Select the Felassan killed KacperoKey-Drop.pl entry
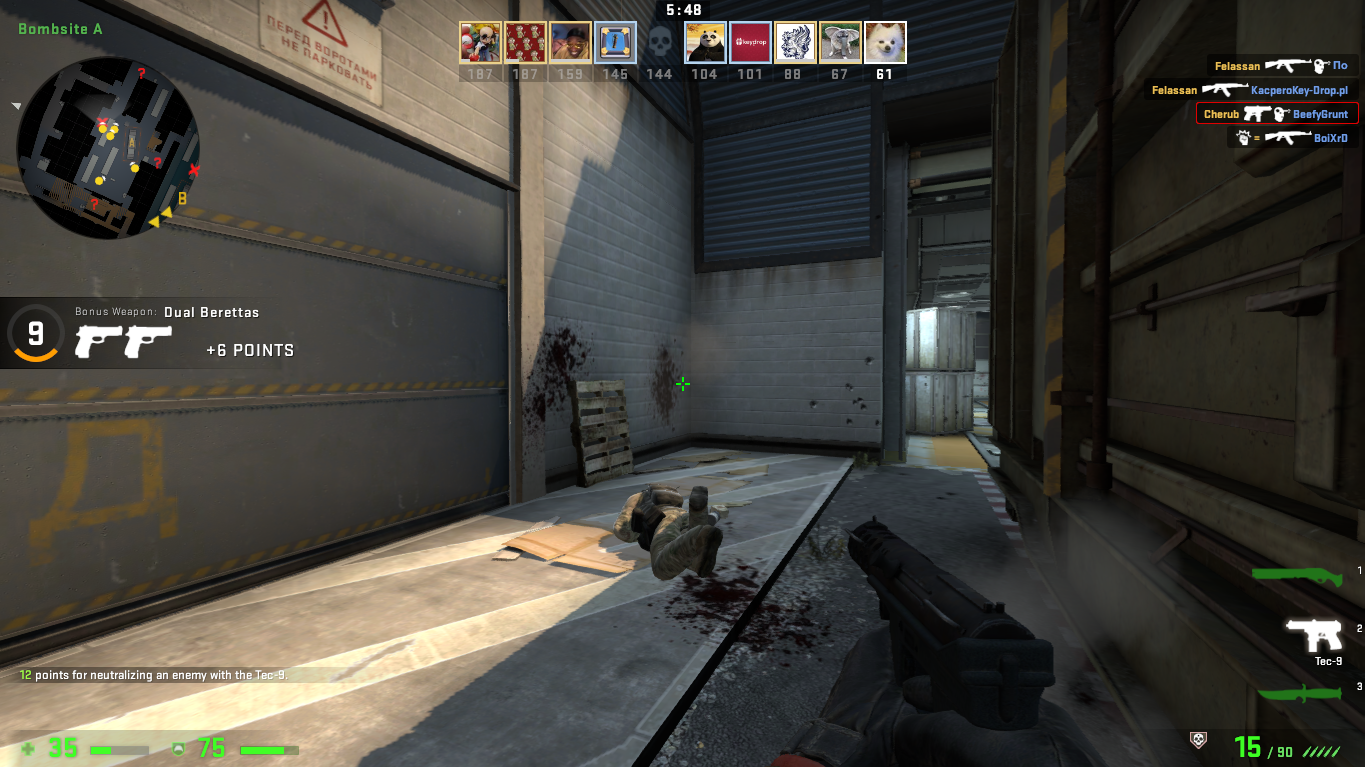1365x767 pixels. click(1251, 90)
